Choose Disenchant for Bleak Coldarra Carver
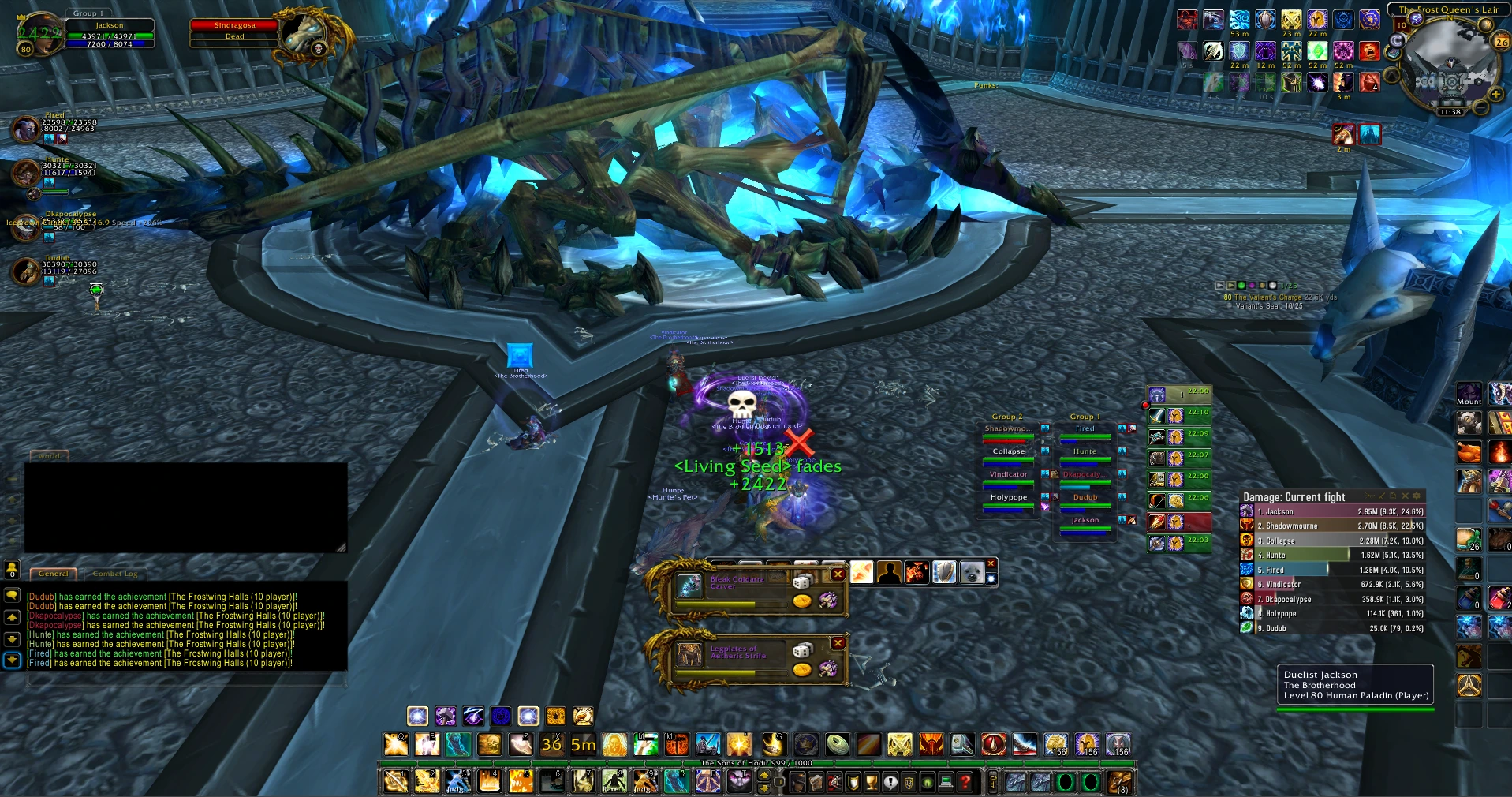This screenshot has height=797, width=1512. click(827, 601)
